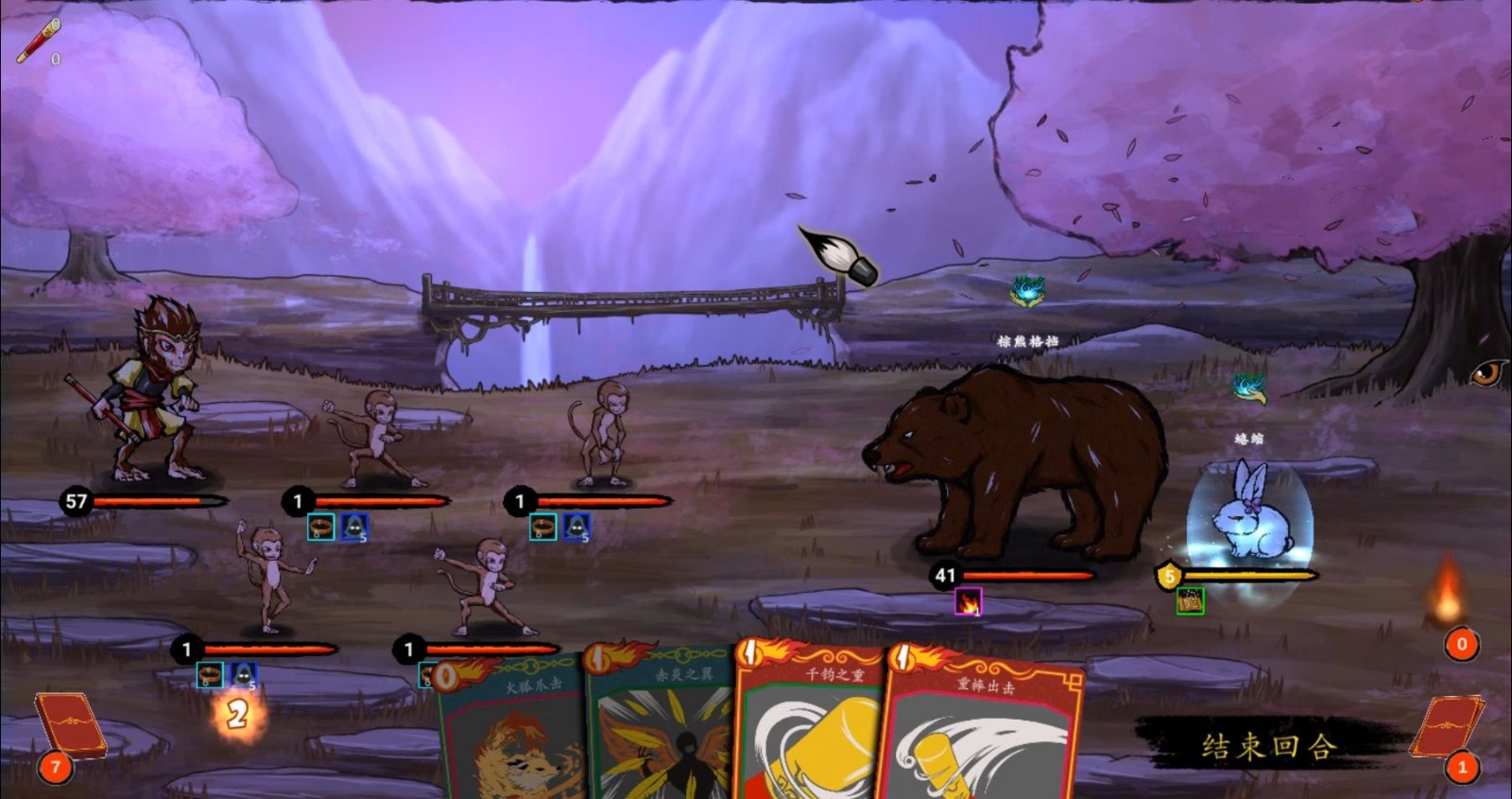Click the red staff icon in the corner
Viewport: 1512px width, 799px height.
tap(38, 41)
